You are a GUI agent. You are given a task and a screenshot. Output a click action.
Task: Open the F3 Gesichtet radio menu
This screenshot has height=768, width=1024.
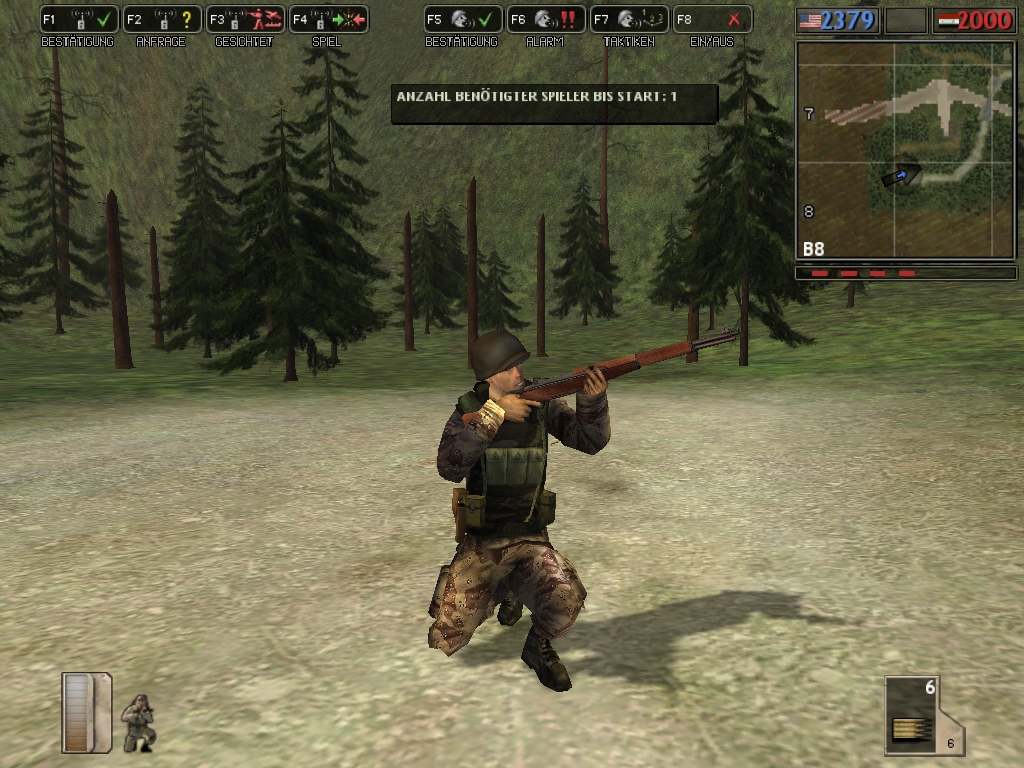tap(245, 19)
